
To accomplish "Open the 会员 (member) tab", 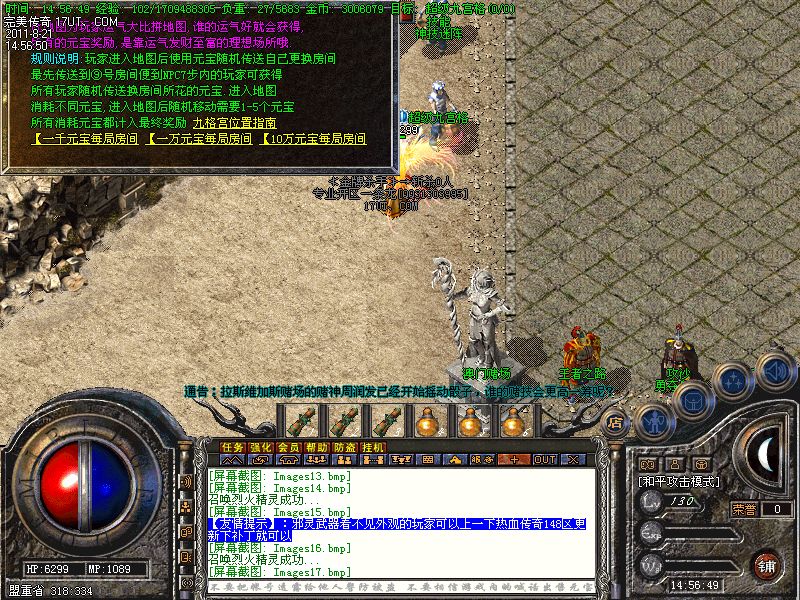I will point(289,447).
